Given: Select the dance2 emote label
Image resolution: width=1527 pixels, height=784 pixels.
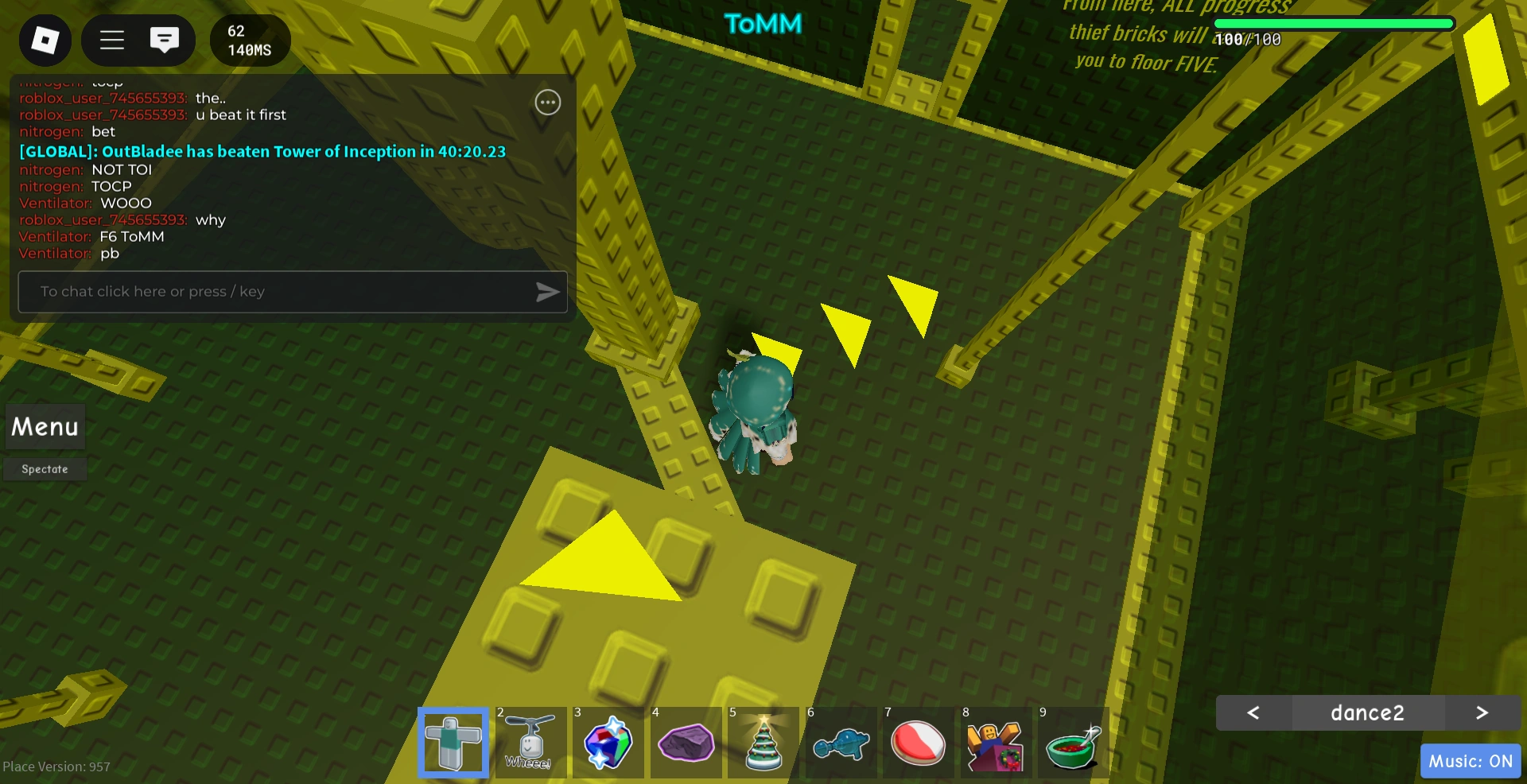Looking at the screenshot, I should coord(1368,713).
